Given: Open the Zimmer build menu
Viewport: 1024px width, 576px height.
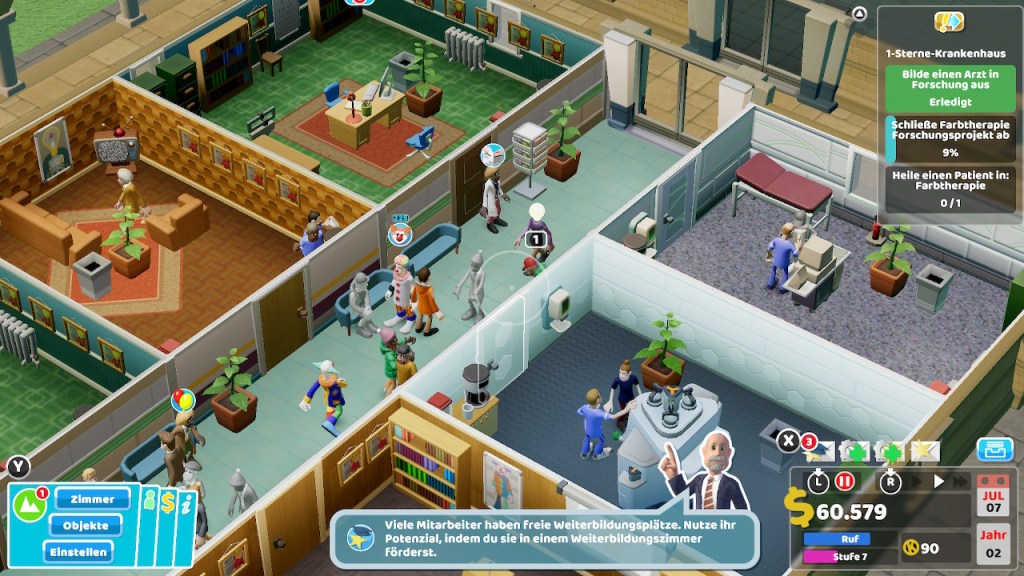Looking at the screenshot, I should click(x=93, y=498).
